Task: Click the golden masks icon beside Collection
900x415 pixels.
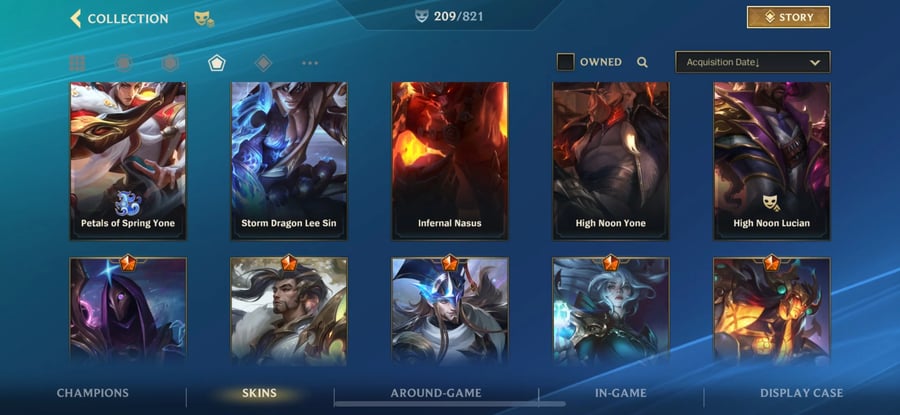Action: (x=204, y=18)
